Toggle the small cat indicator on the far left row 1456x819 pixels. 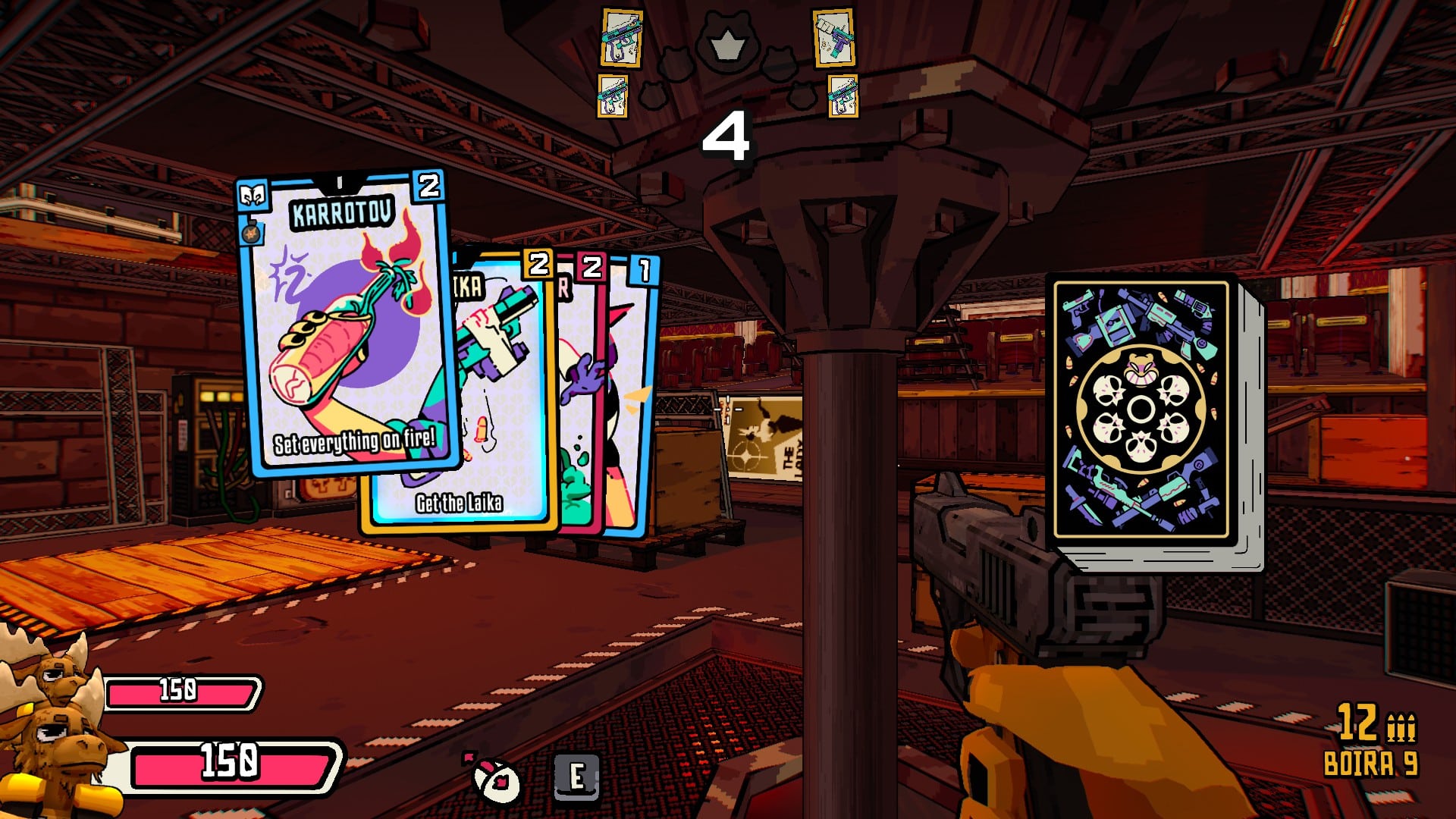(653, 96)
